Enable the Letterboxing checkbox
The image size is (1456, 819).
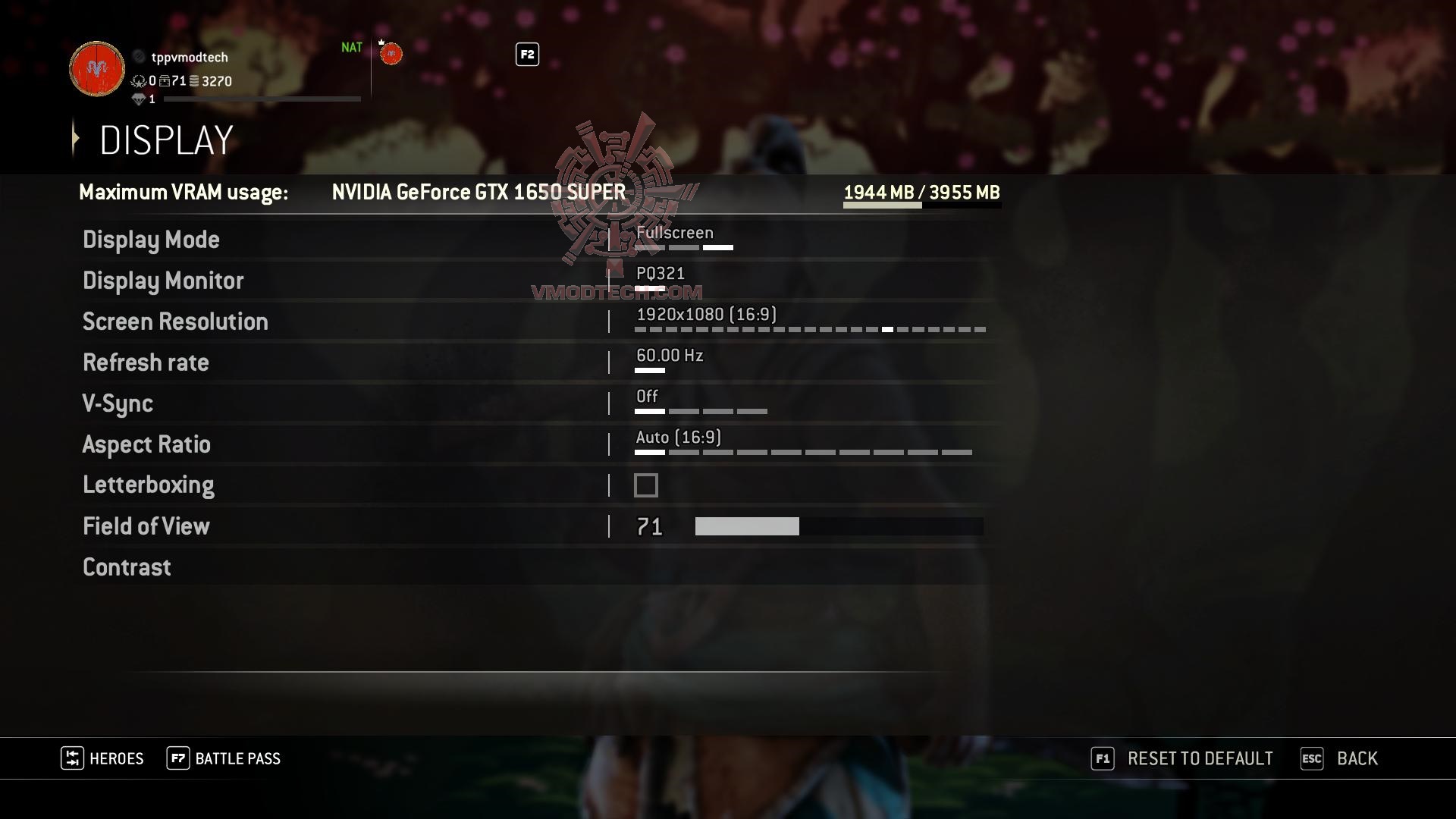(x=645, y=485)
